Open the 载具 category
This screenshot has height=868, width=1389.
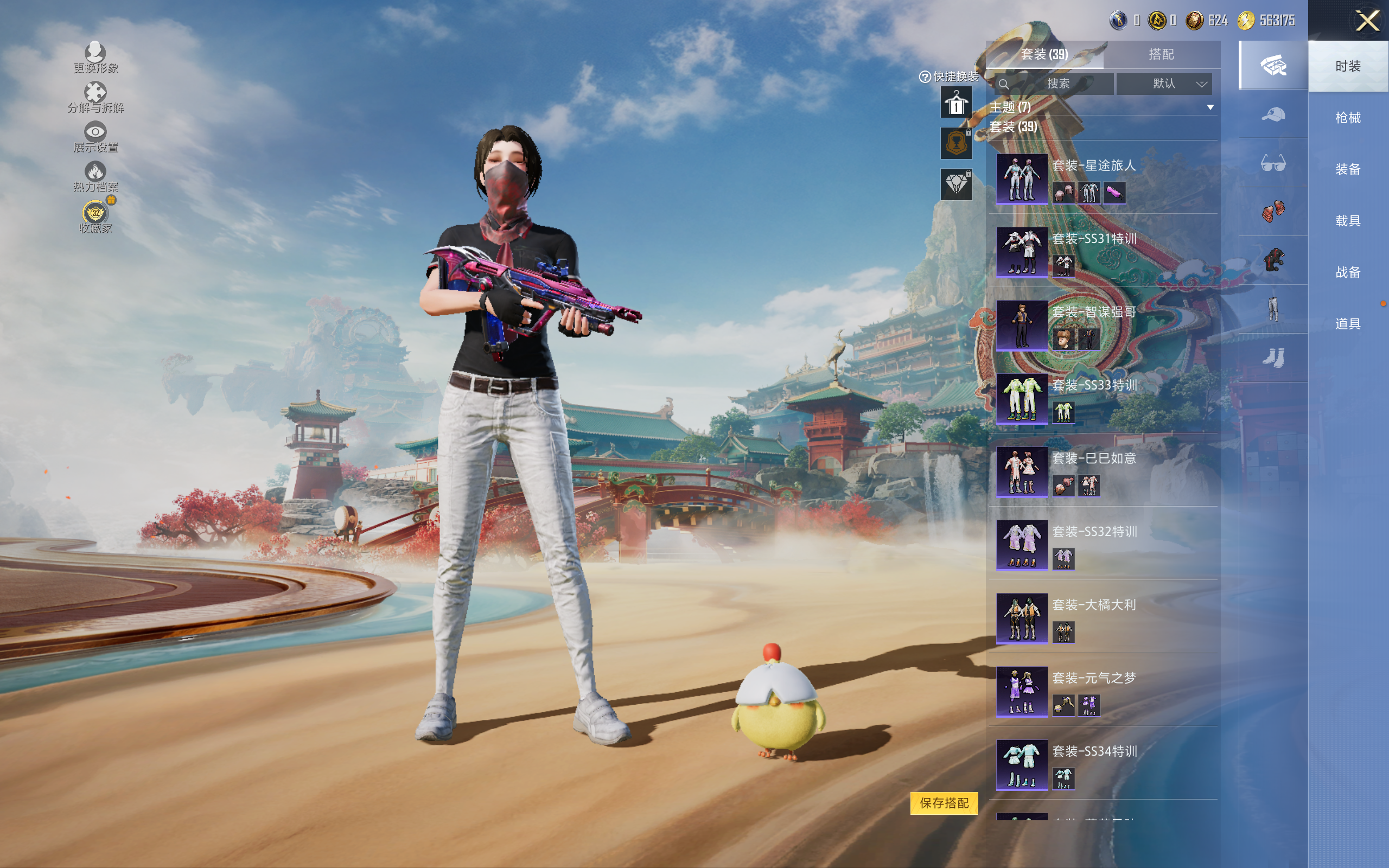[1348, 221]
